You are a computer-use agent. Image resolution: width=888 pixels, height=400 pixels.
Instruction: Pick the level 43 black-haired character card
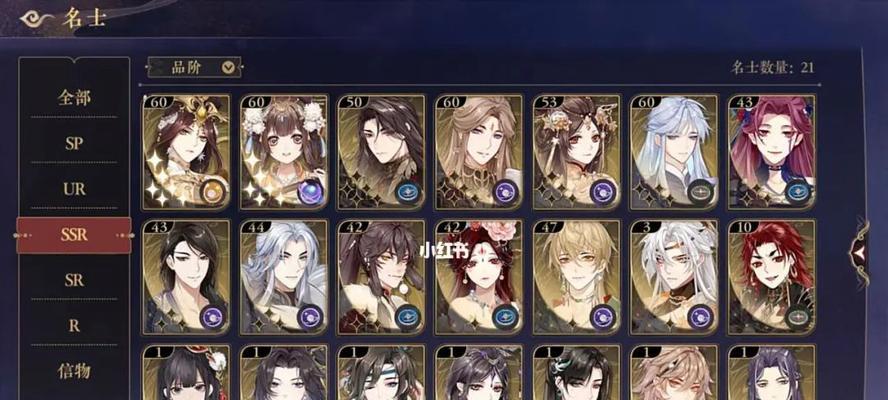click(x=186, y=277)
